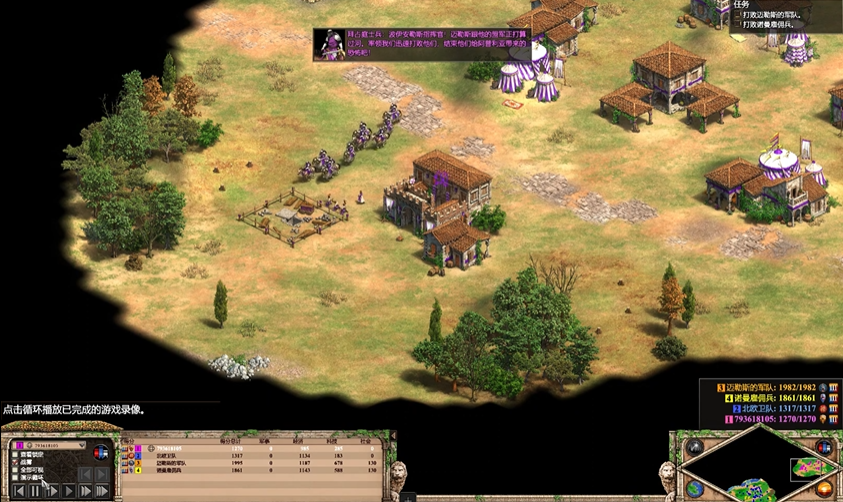Toggle the view lock checkbox
Viewport: 843px width, 502px height.
point(14,455)
